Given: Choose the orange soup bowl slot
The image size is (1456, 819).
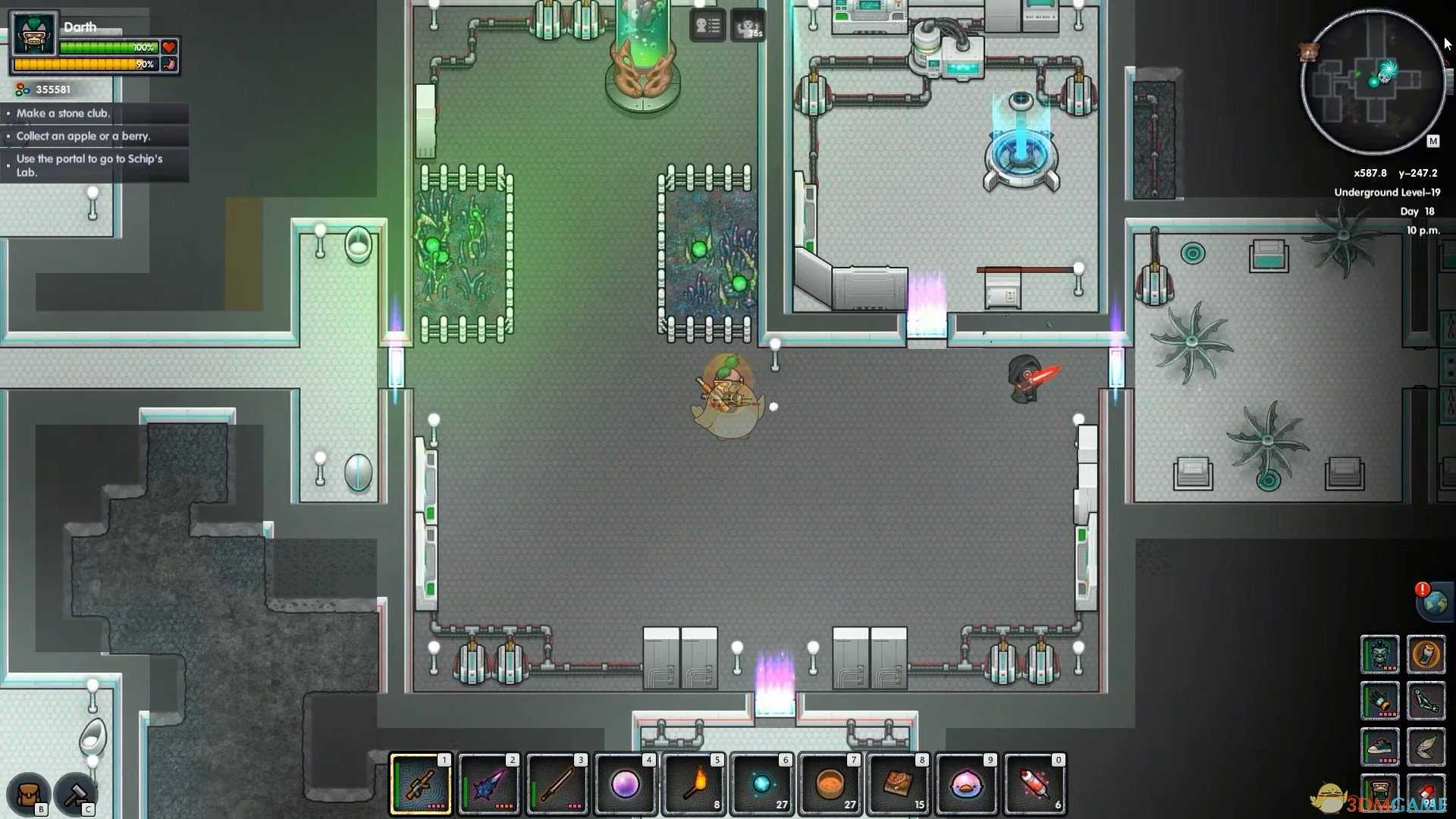Looking at the screenshot, I should pyautogui.click(x=830, y=784).
